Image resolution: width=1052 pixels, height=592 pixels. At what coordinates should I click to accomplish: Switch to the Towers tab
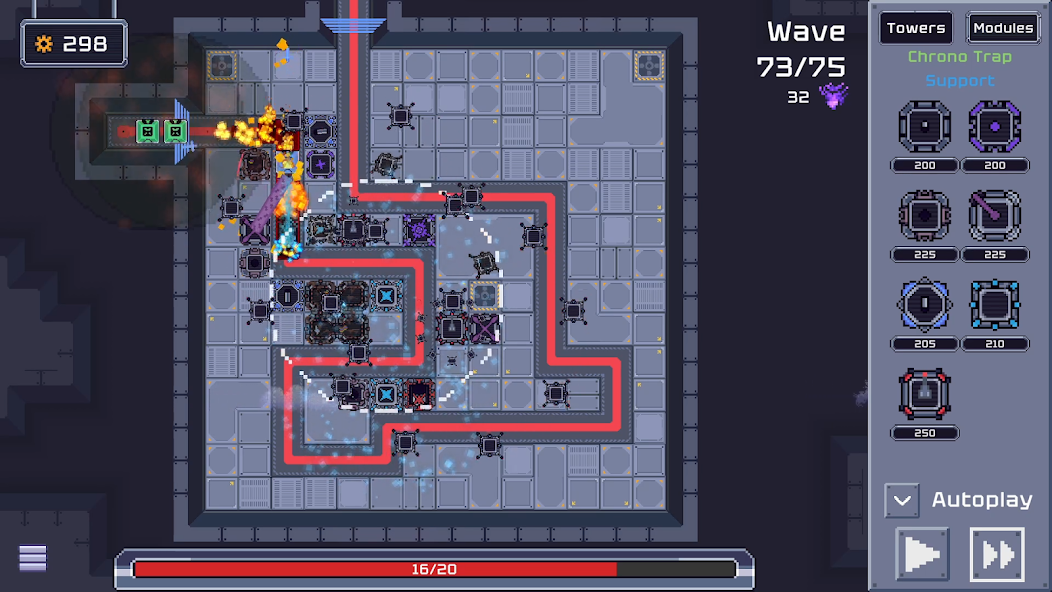[x=915, y=28]
